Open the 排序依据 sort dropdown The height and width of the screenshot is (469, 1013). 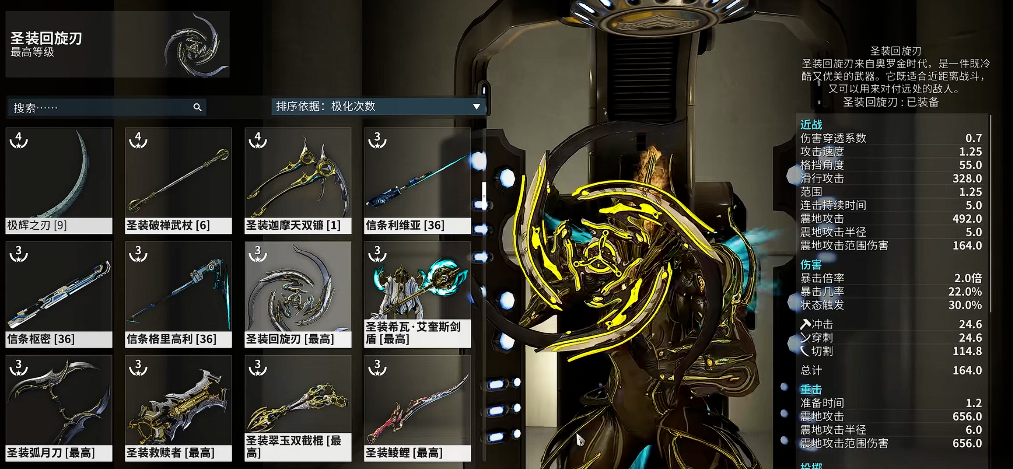coord(378,106)
